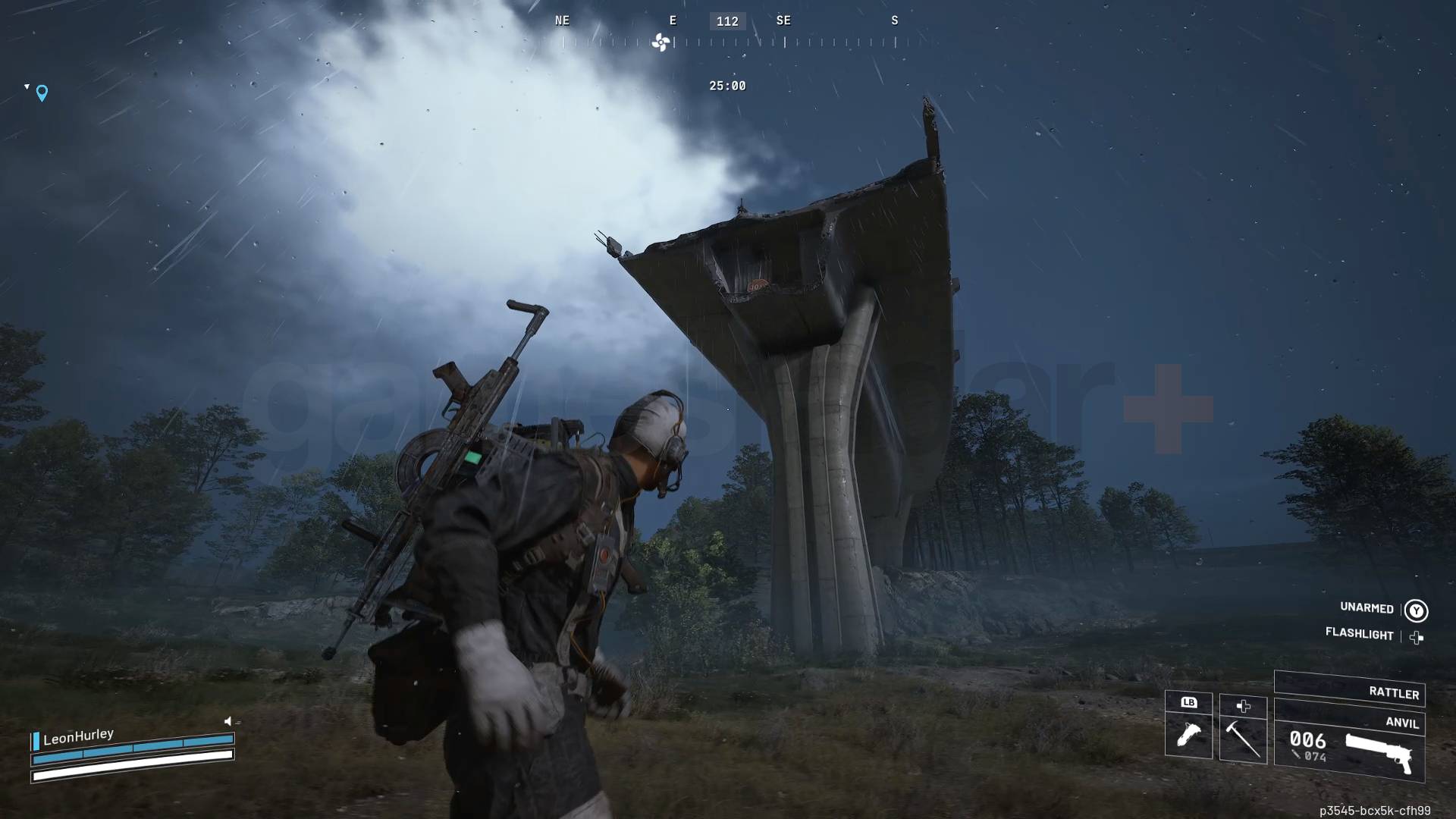Screen dimensions: 1456x819
Task: Toggle the Flashlight option
Action: (1360, 635)
